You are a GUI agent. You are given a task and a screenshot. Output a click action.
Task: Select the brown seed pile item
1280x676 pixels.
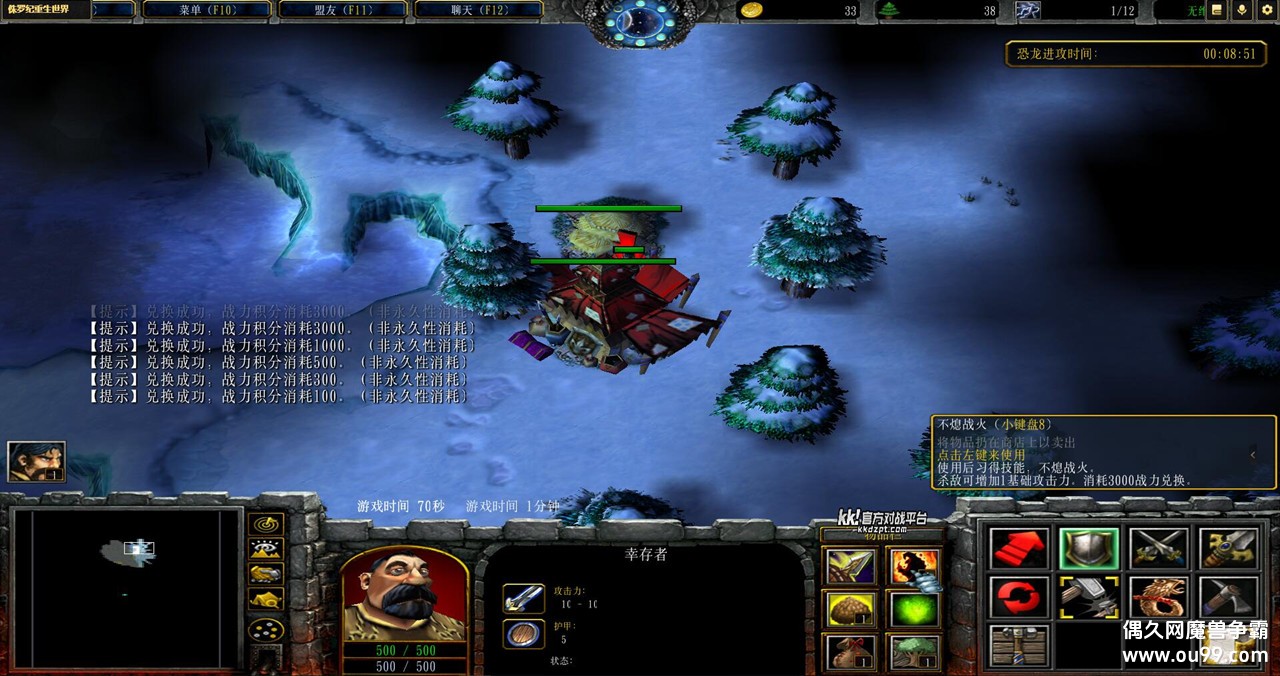[x=850, y=609]
